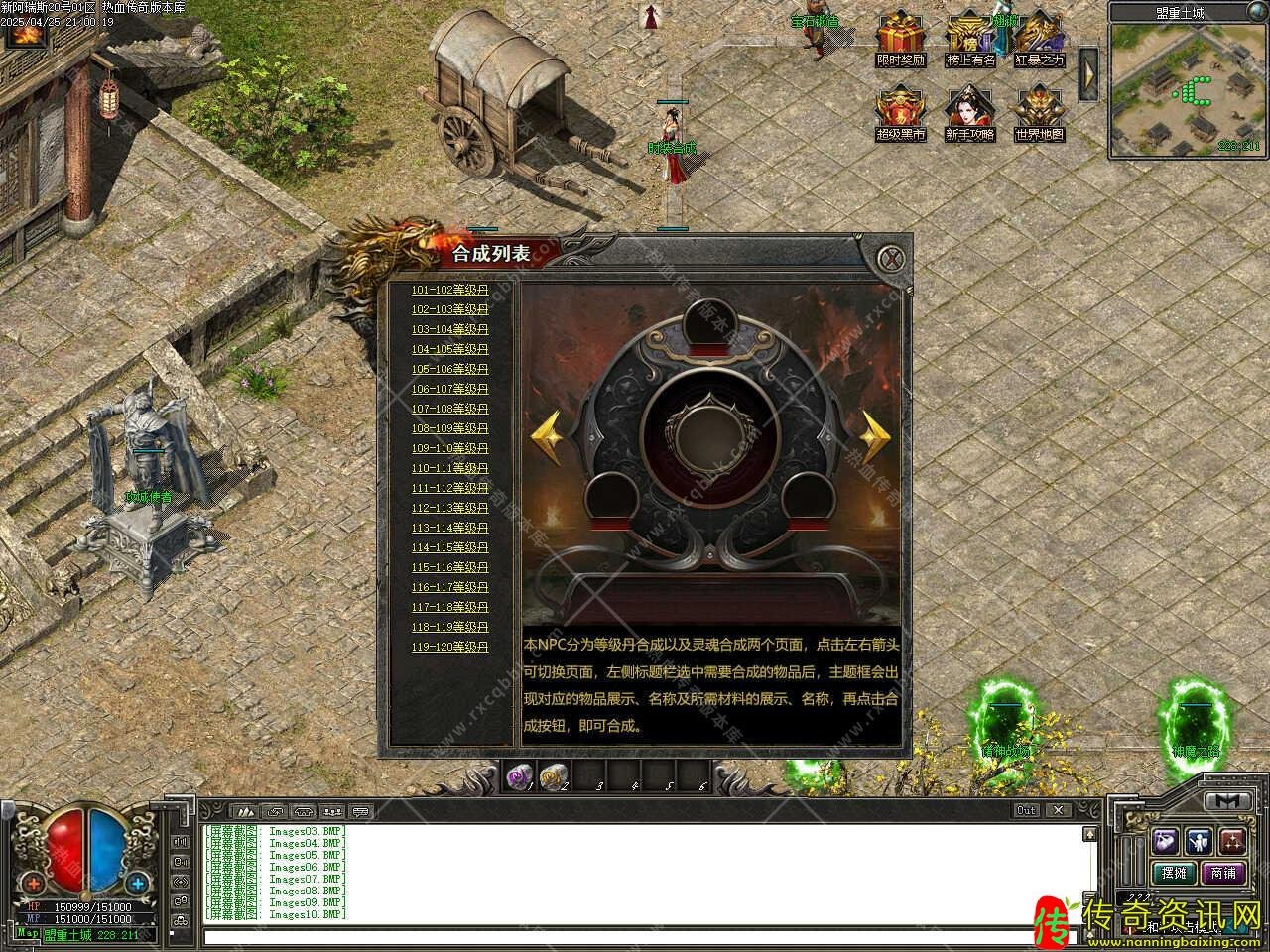
Task: Activate the 狂暴之力 icon
Action: (x=1039, y=33)
